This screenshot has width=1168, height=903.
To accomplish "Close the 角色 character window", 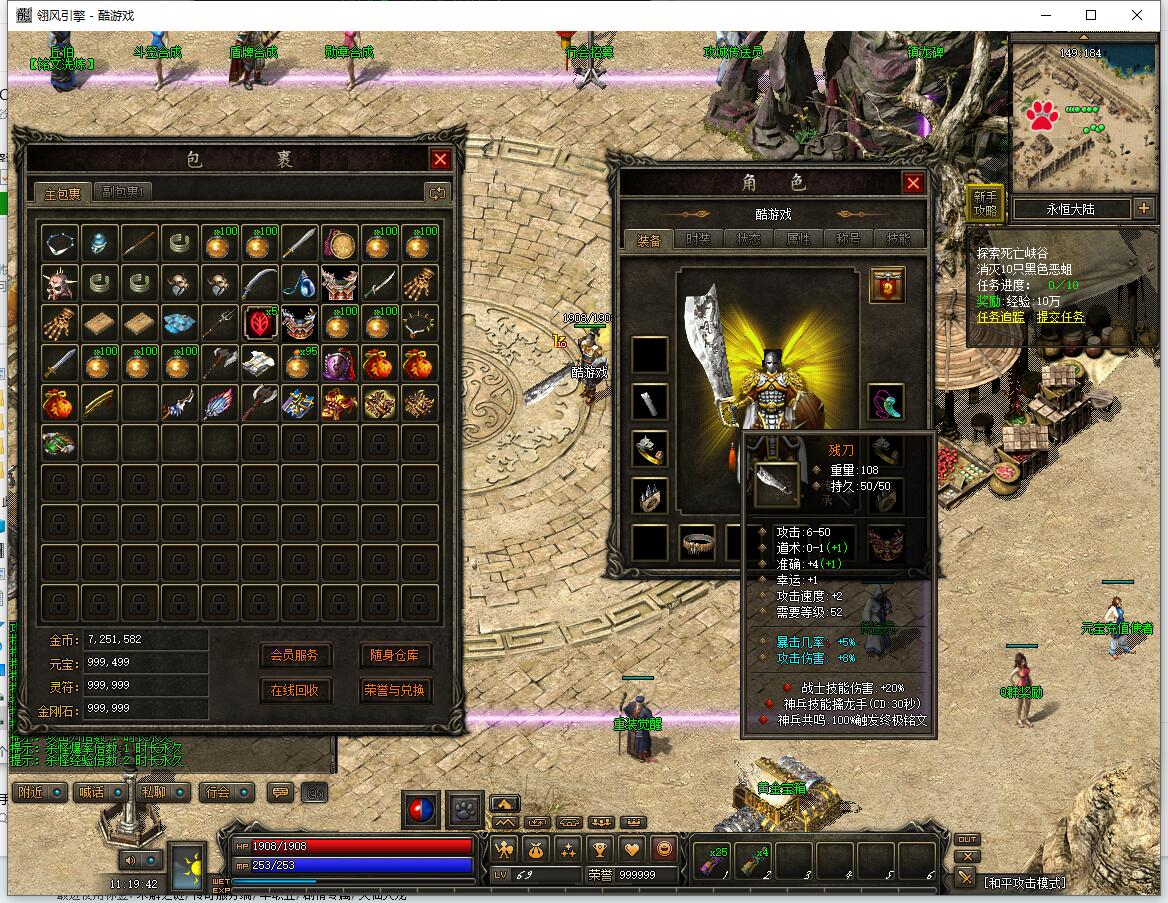I will coord(913,183).
